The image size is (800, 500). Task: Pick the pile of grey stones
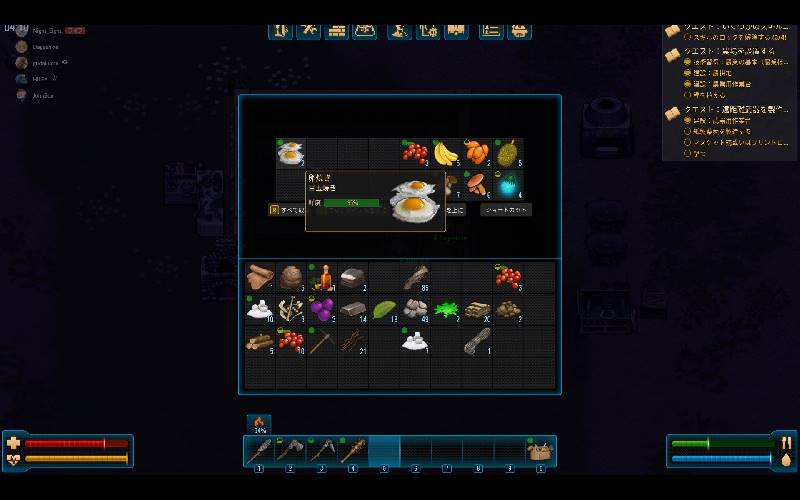[x=415, y=309]
